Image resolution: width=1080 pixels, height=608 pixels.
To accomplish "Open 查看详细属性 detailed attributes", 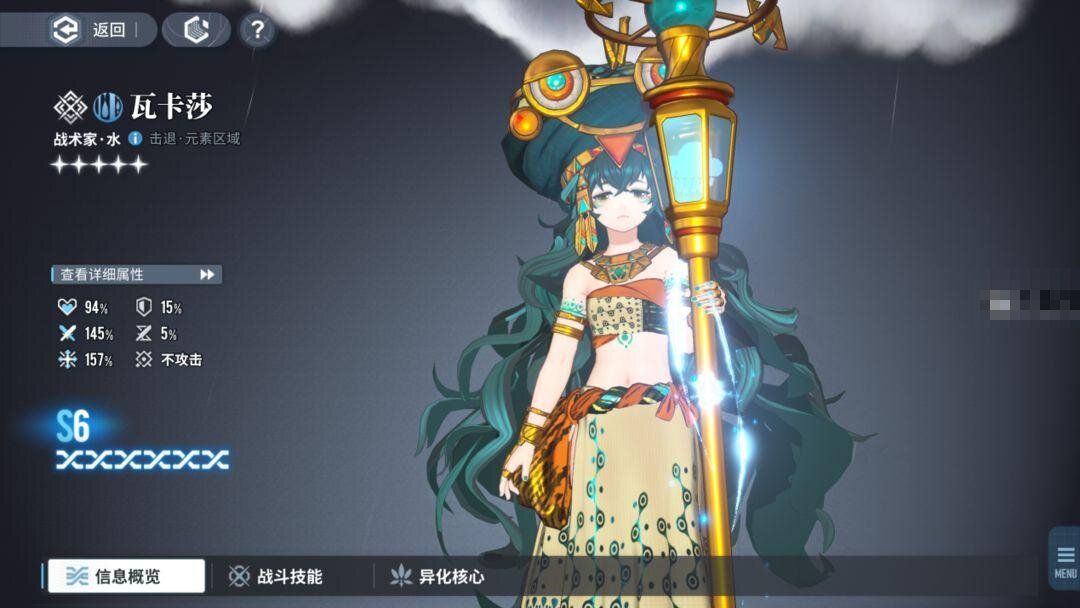I will [x=136, y=274].
